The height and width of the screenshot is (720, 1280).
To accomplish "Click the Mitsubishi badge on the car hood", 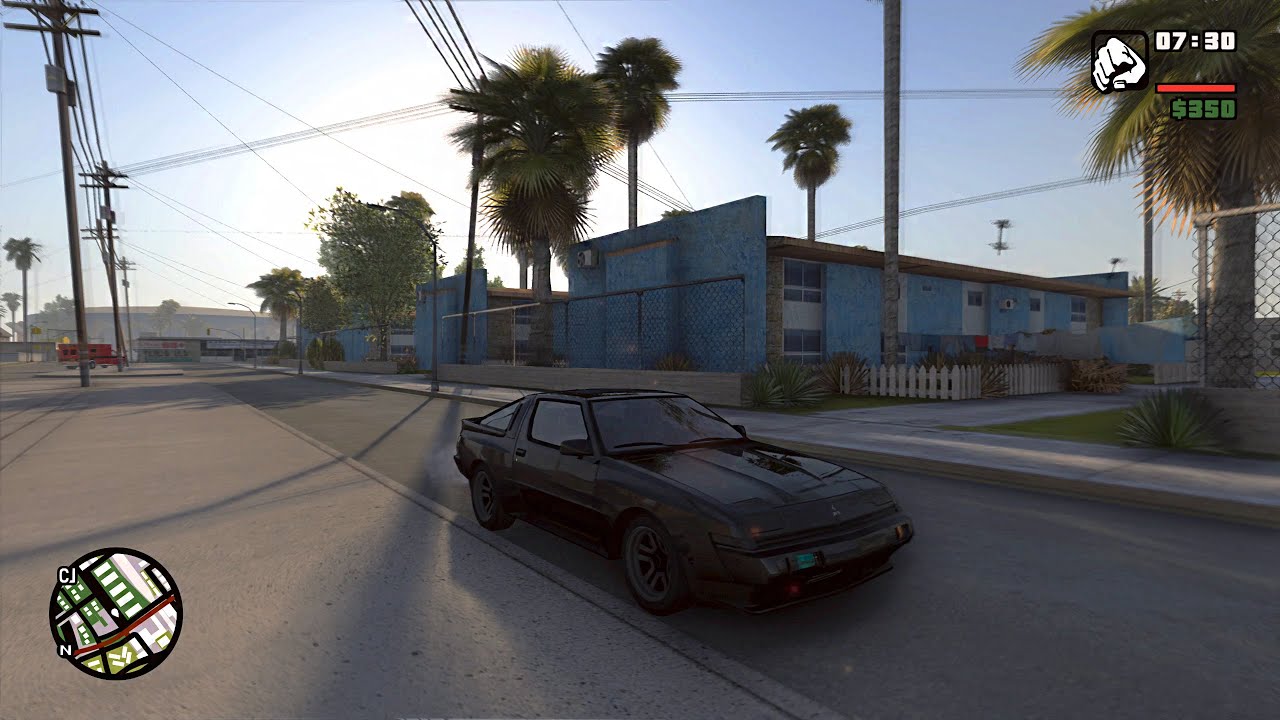I will (x=836, y=509).
